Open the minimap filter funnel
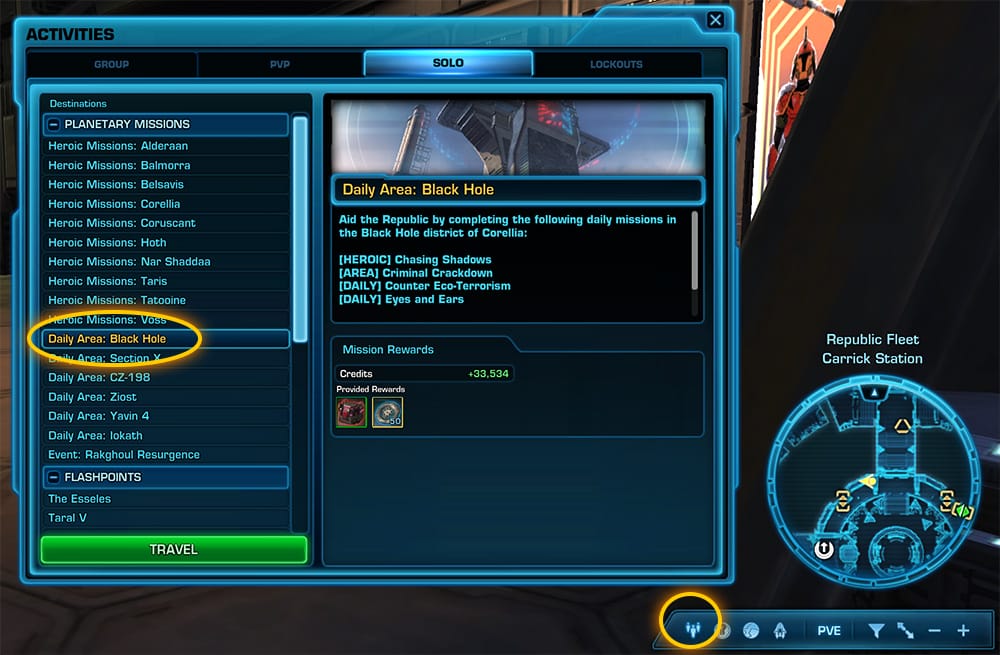Screen dimensions: 1000x655 click(876, 631)
